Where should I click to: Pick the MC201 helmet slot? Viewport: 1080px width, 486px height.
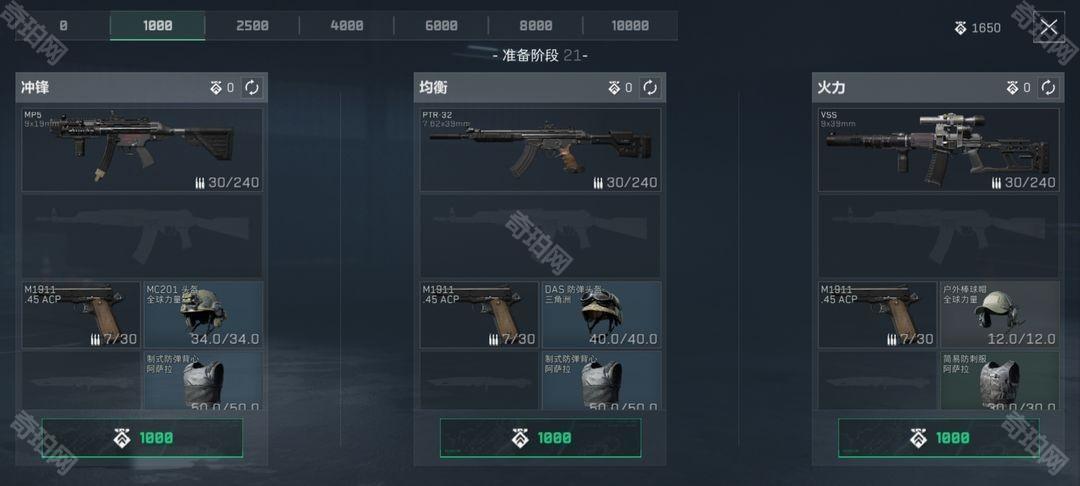(203, 314)
